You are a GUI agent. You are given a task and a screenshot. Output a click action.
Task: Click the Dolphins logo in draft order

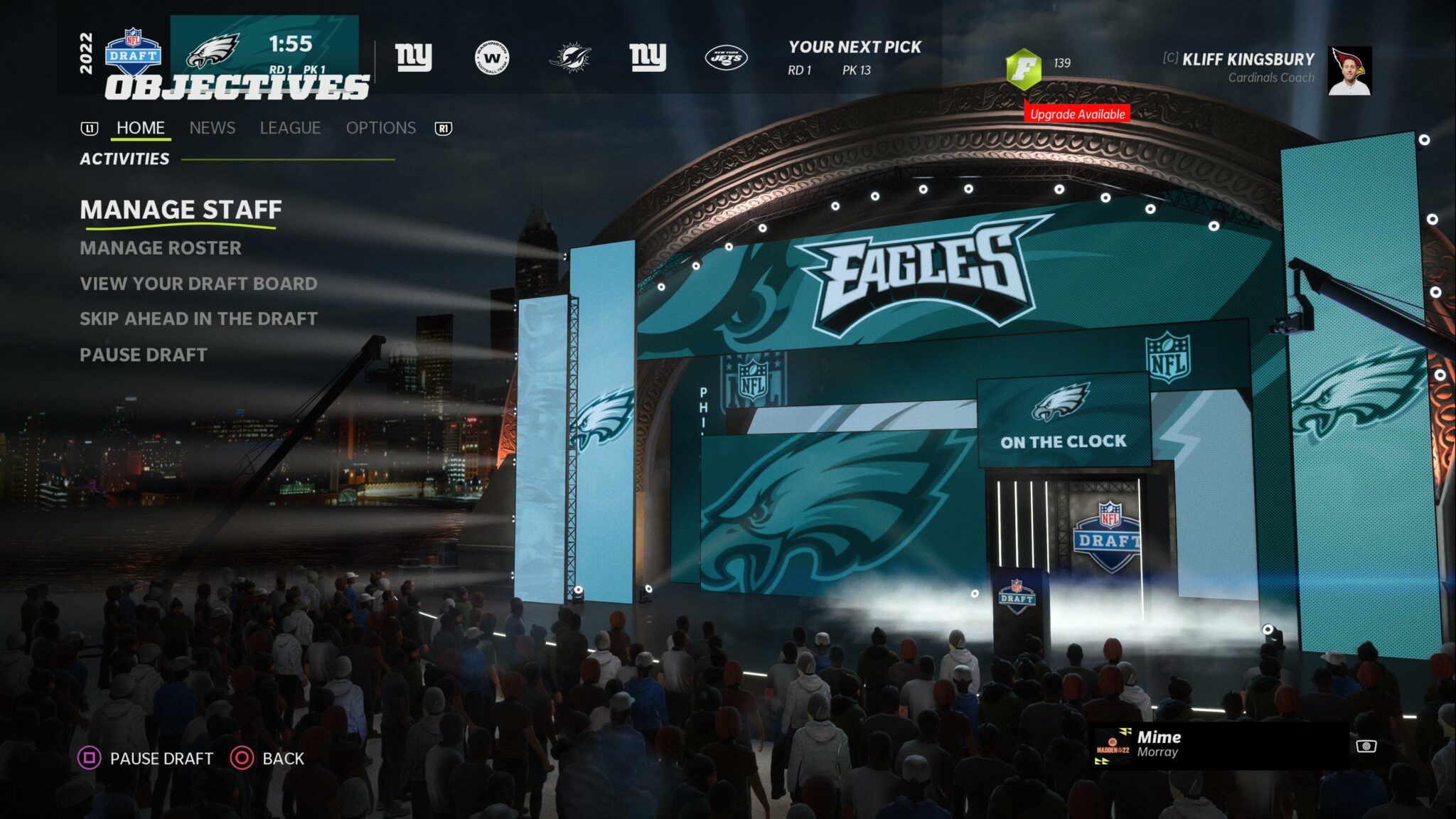pyautogui.click(x=569, y=58)
